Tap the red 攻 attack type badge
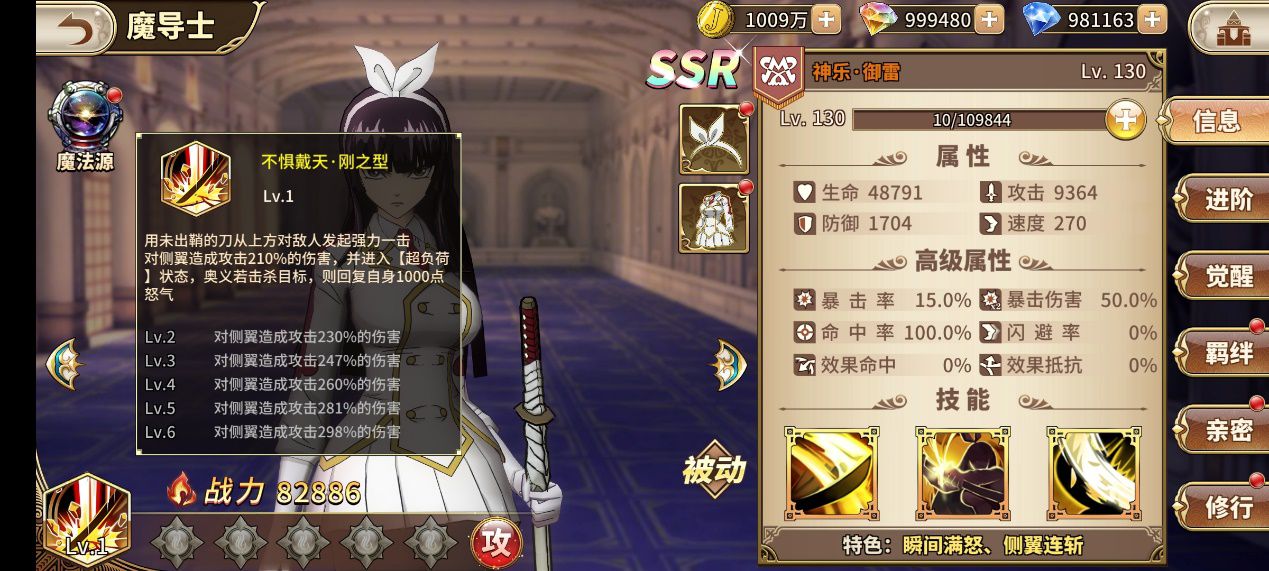The image size is (1269, 571). coord(495,541)
